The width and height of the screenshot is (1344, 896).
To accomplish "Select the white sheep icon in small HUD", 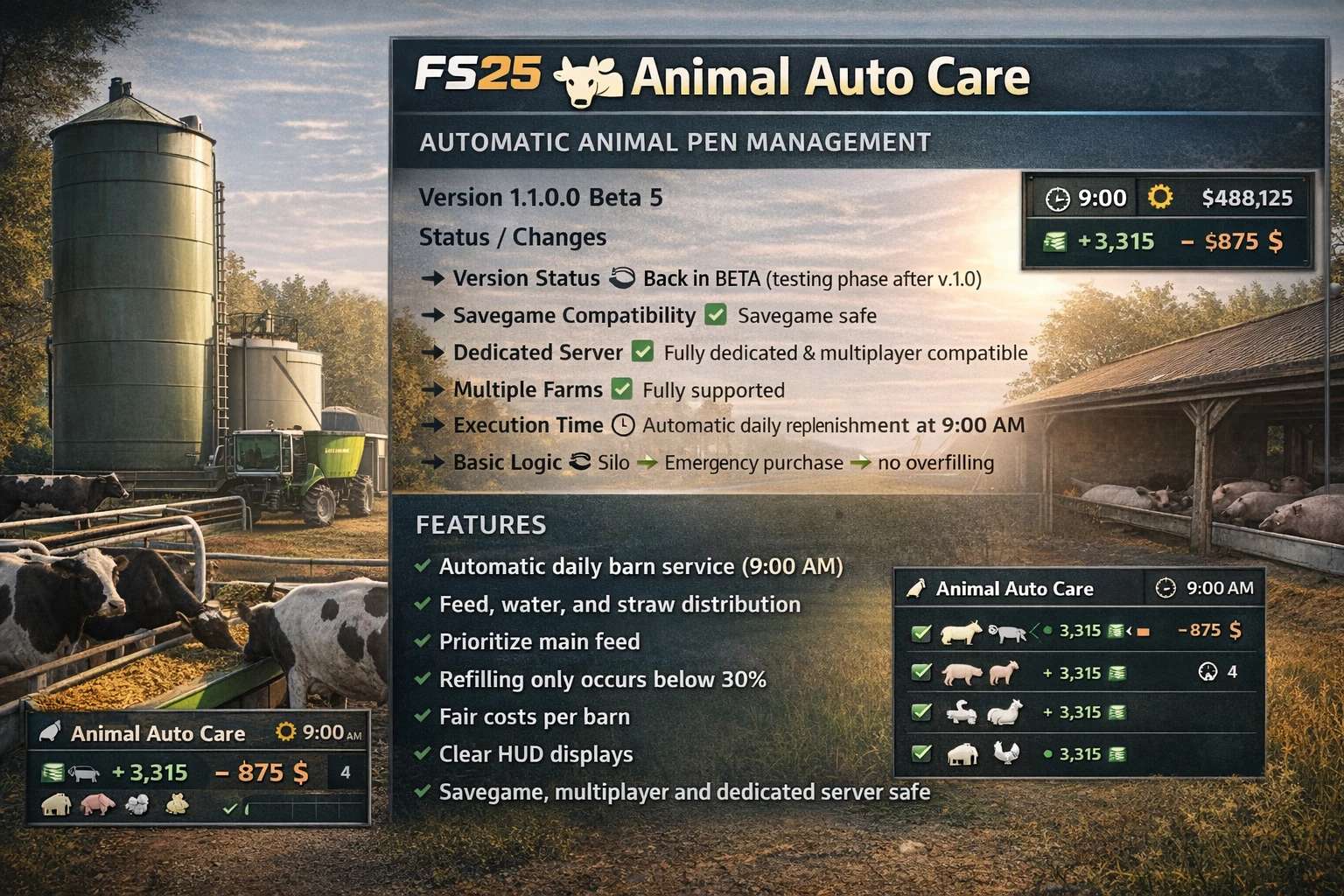I will (138, 805).
